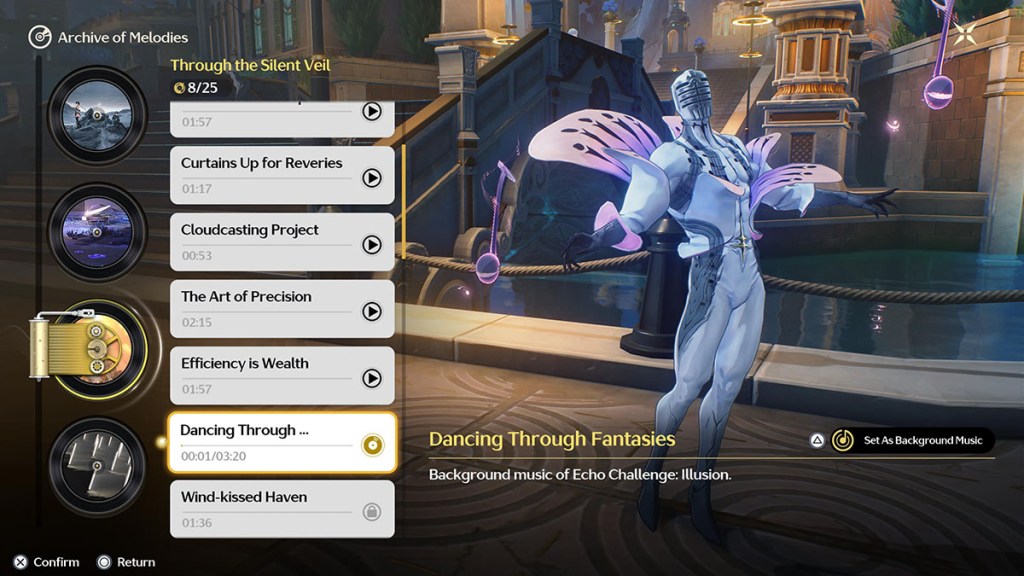The image size is (1024, 576).
Task: Choose the Efficiency is Wealth row
Action: click(262, 376)
